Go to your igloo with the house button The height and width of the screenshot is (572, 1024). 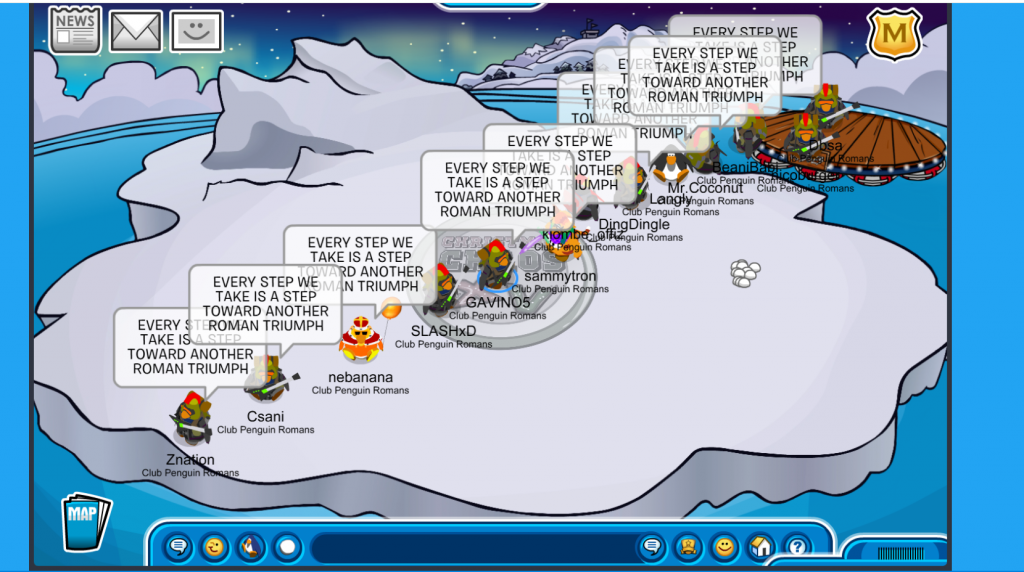[760, 547]
